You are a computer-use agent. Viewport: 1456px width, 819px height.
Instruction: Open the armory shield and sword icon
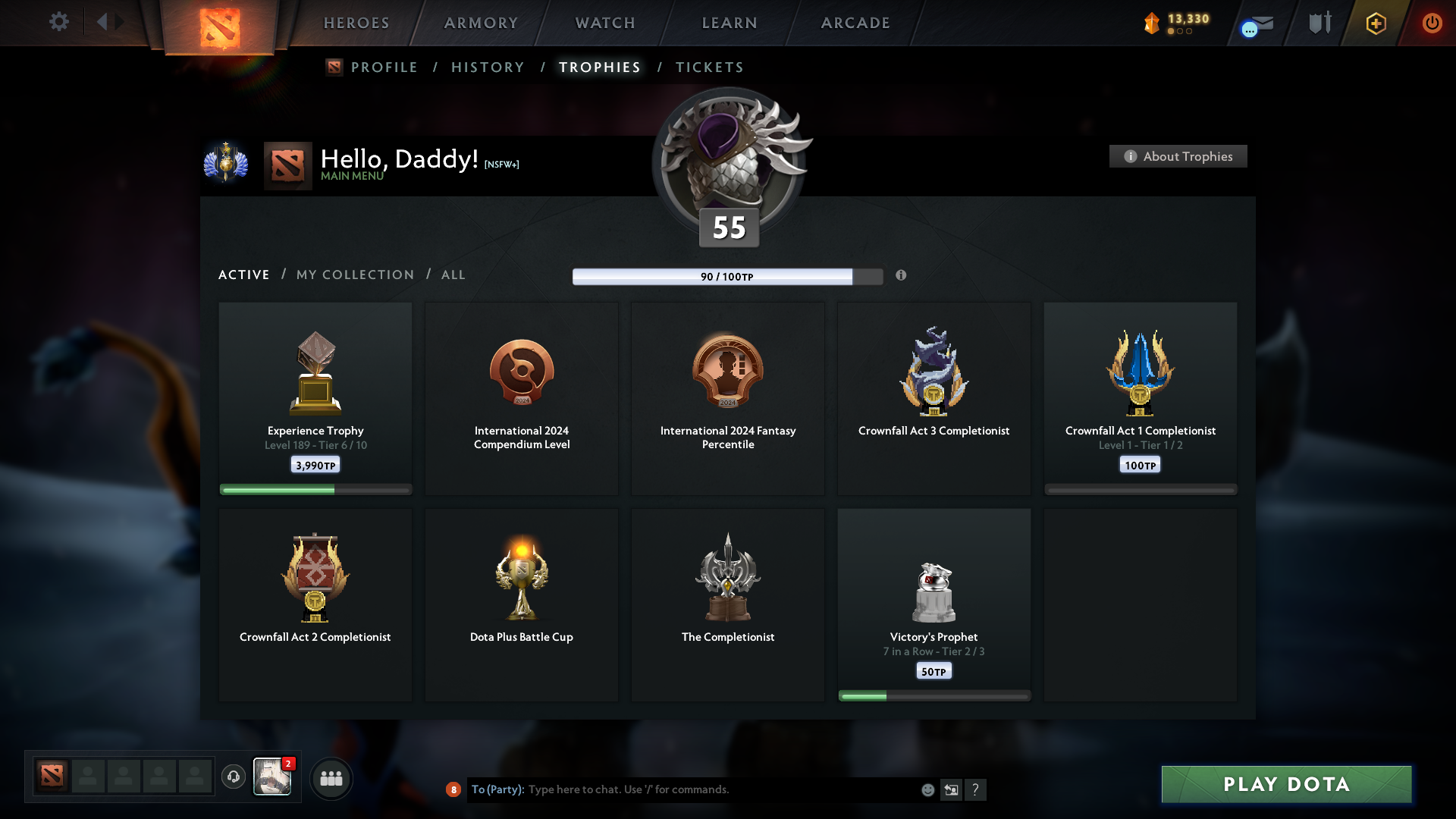(1319, 22)
